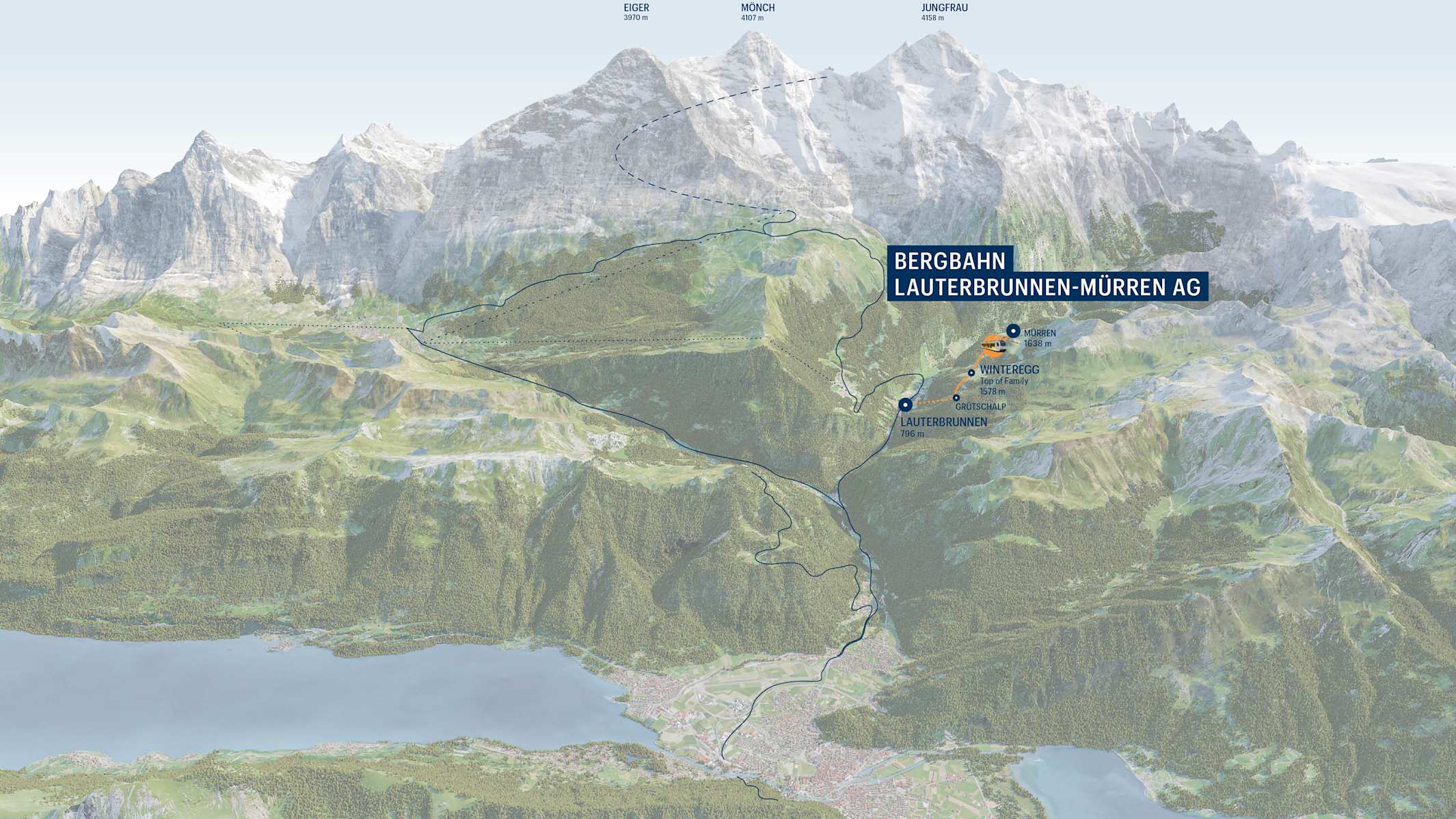The width and height of the screenshot is (1456, 819).
Task: Select the Lauterbrunnen station marker
Action: (906, 405)
